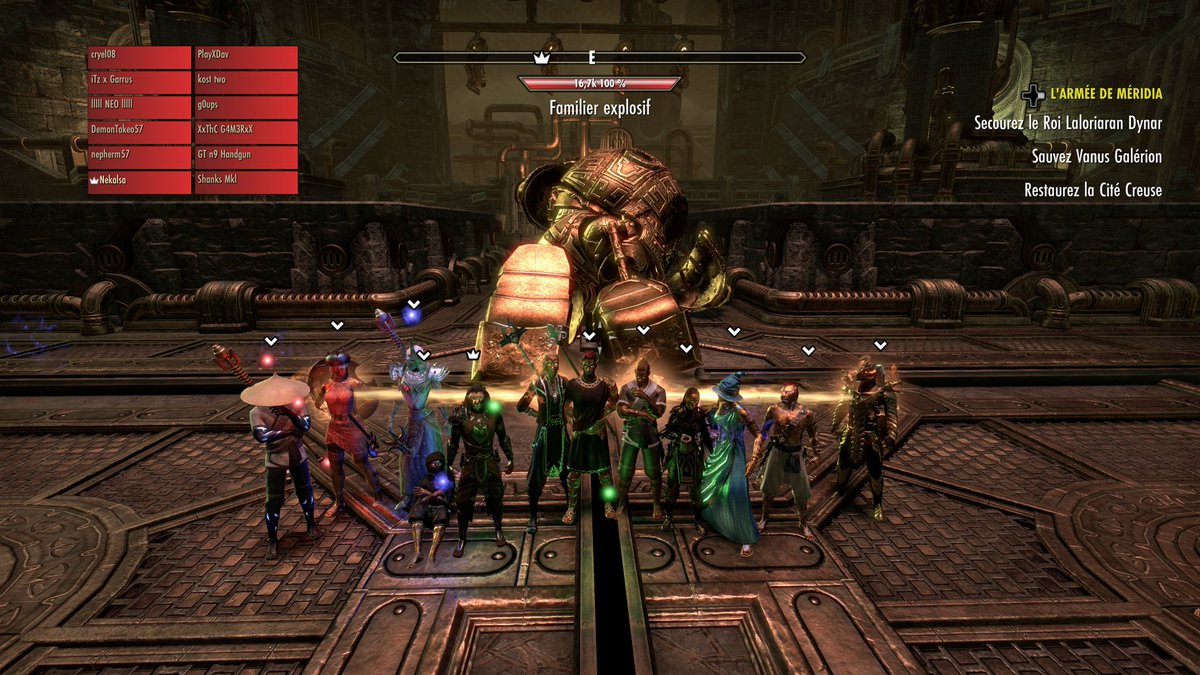Click the Sauvez Vanus Galérion objective
This screenshot has height=675, width=1200.
[x=1096, y=157]
